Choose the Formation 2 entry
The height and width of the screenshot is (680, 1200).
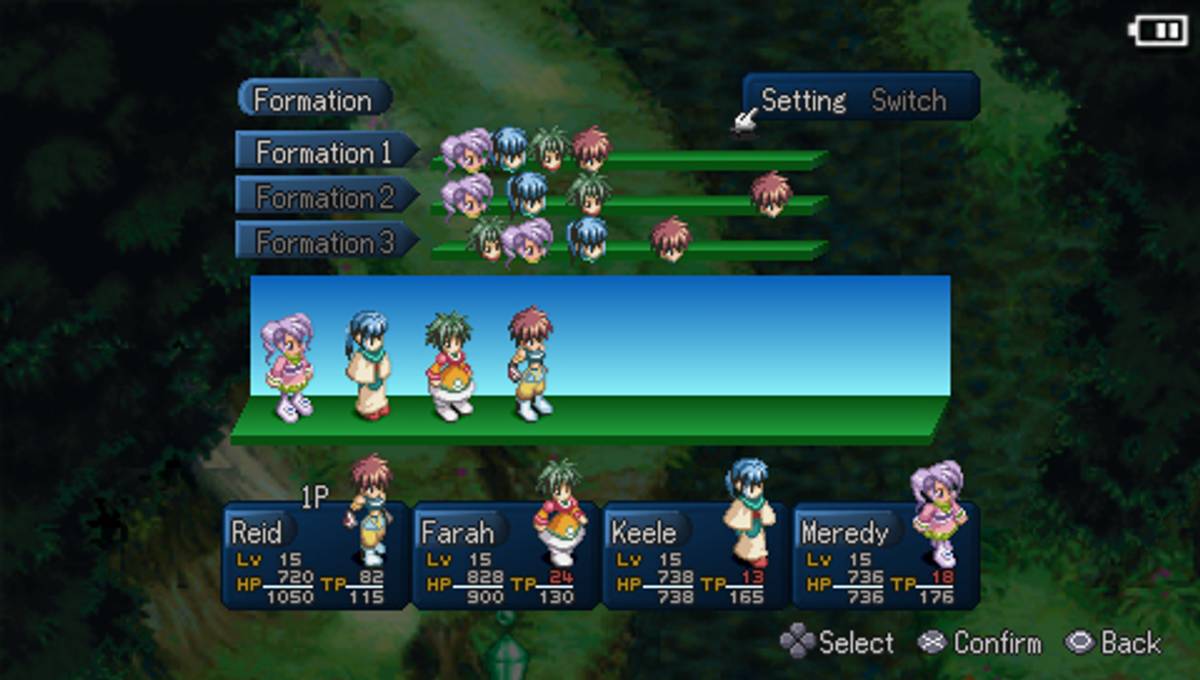(324, 197)
